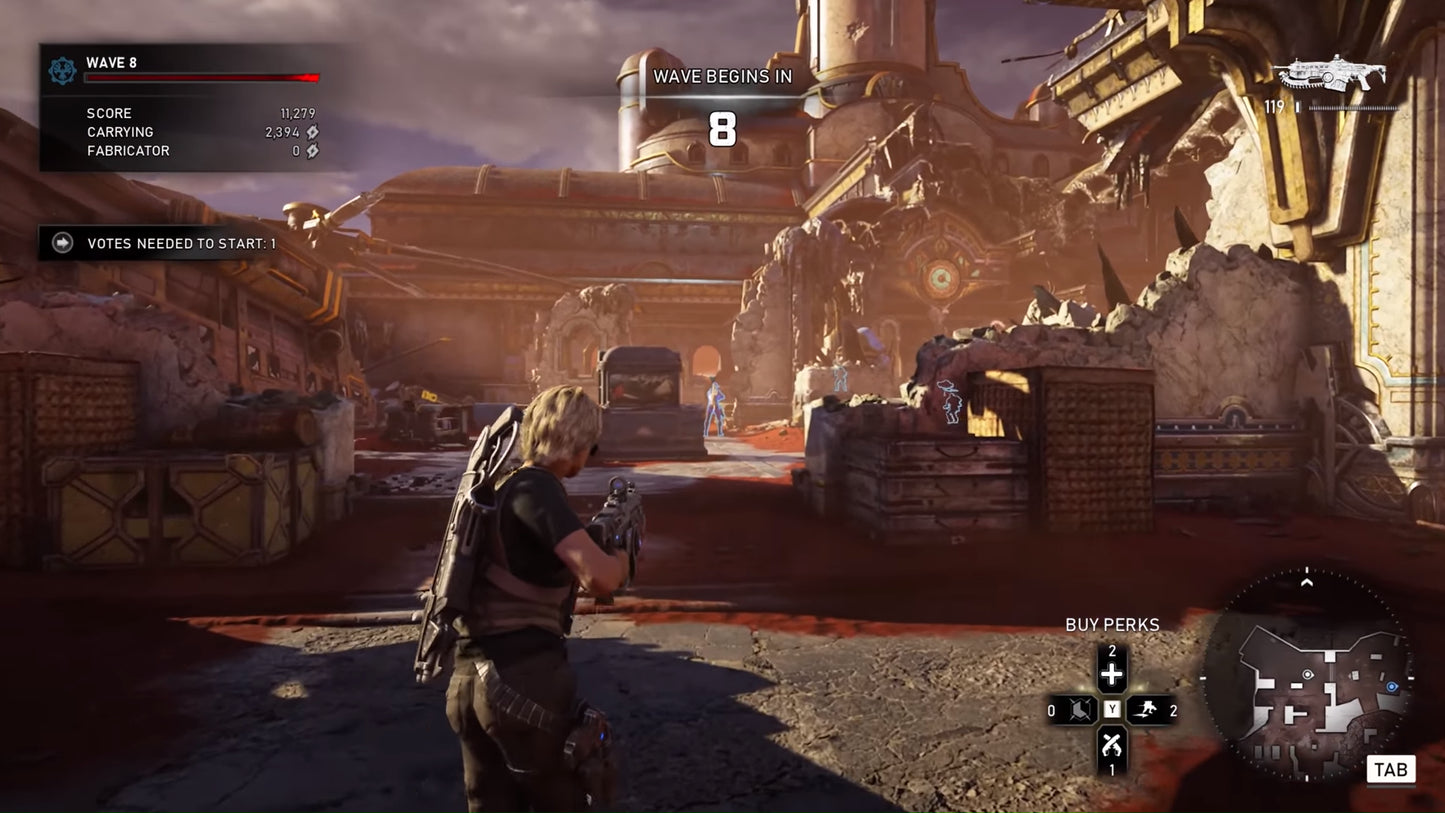The width and height of the screenshot is (1445, 813).
Task: Select the health perk plus icon
Action: 1112,673
